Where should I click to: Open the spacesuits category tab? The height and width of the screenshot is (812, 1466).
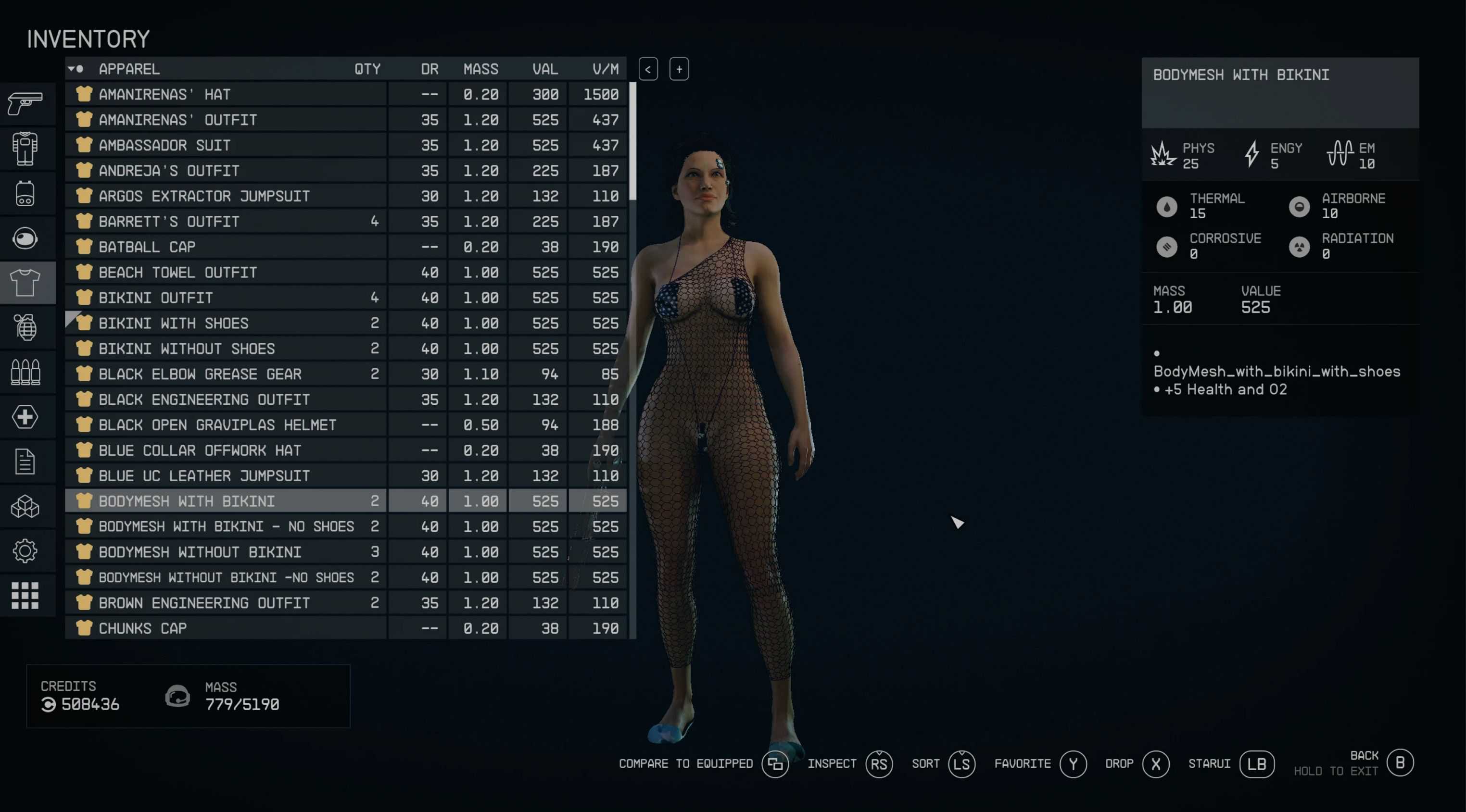[x=25, y=149]
